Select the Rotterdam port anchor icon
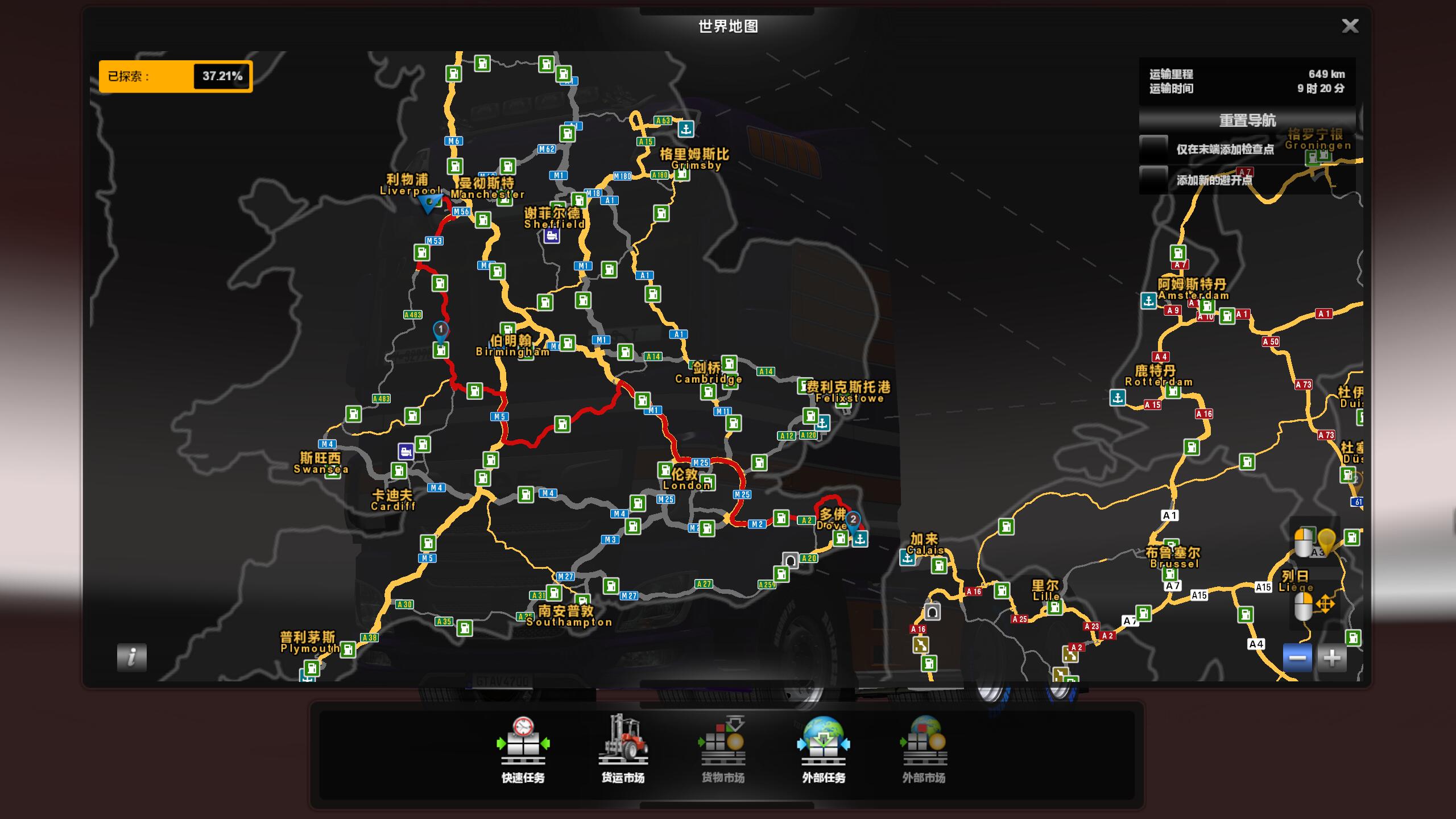The image size is (1456, 819). (x=1118, y=398)
